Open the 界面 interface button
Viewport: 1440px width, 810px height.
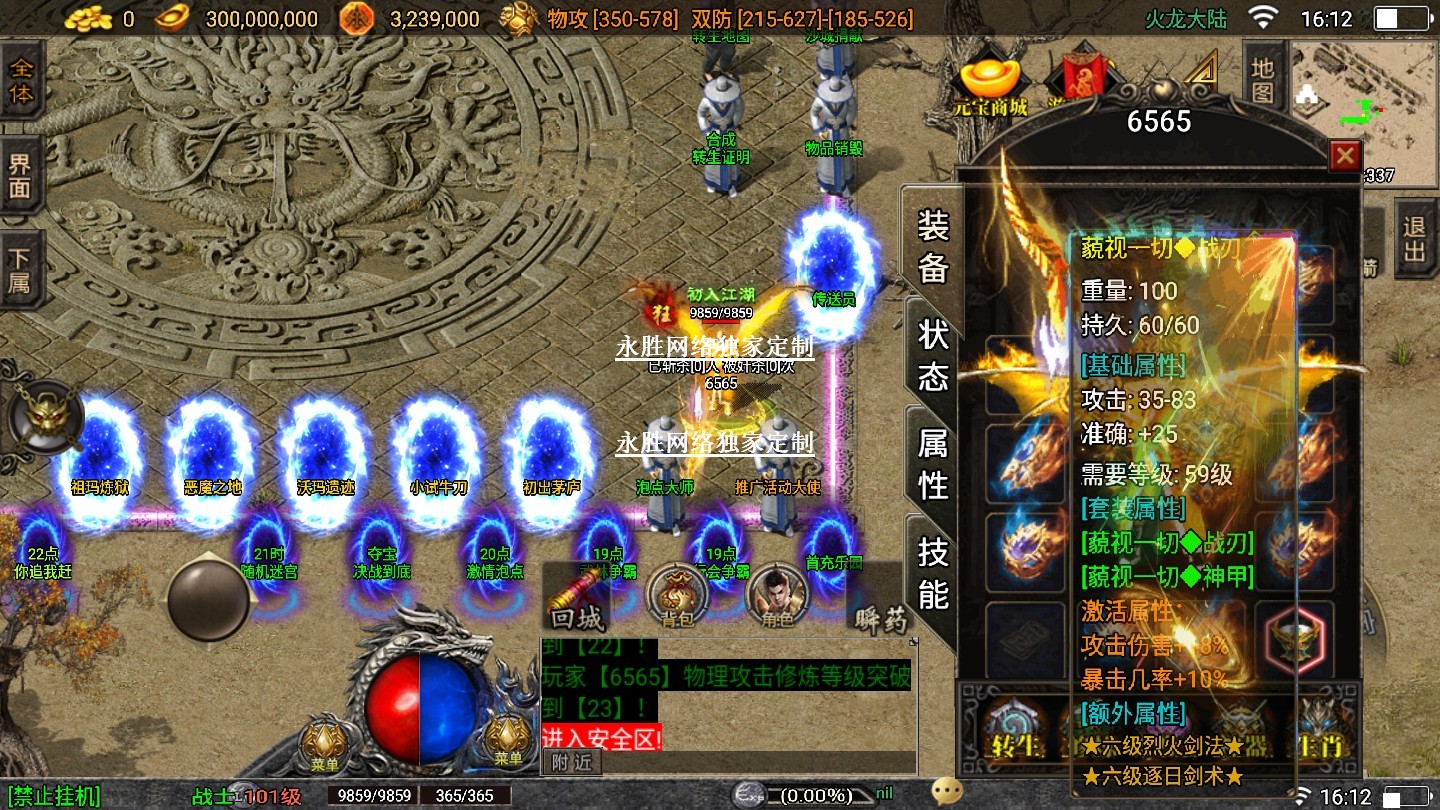coord(21,176)
